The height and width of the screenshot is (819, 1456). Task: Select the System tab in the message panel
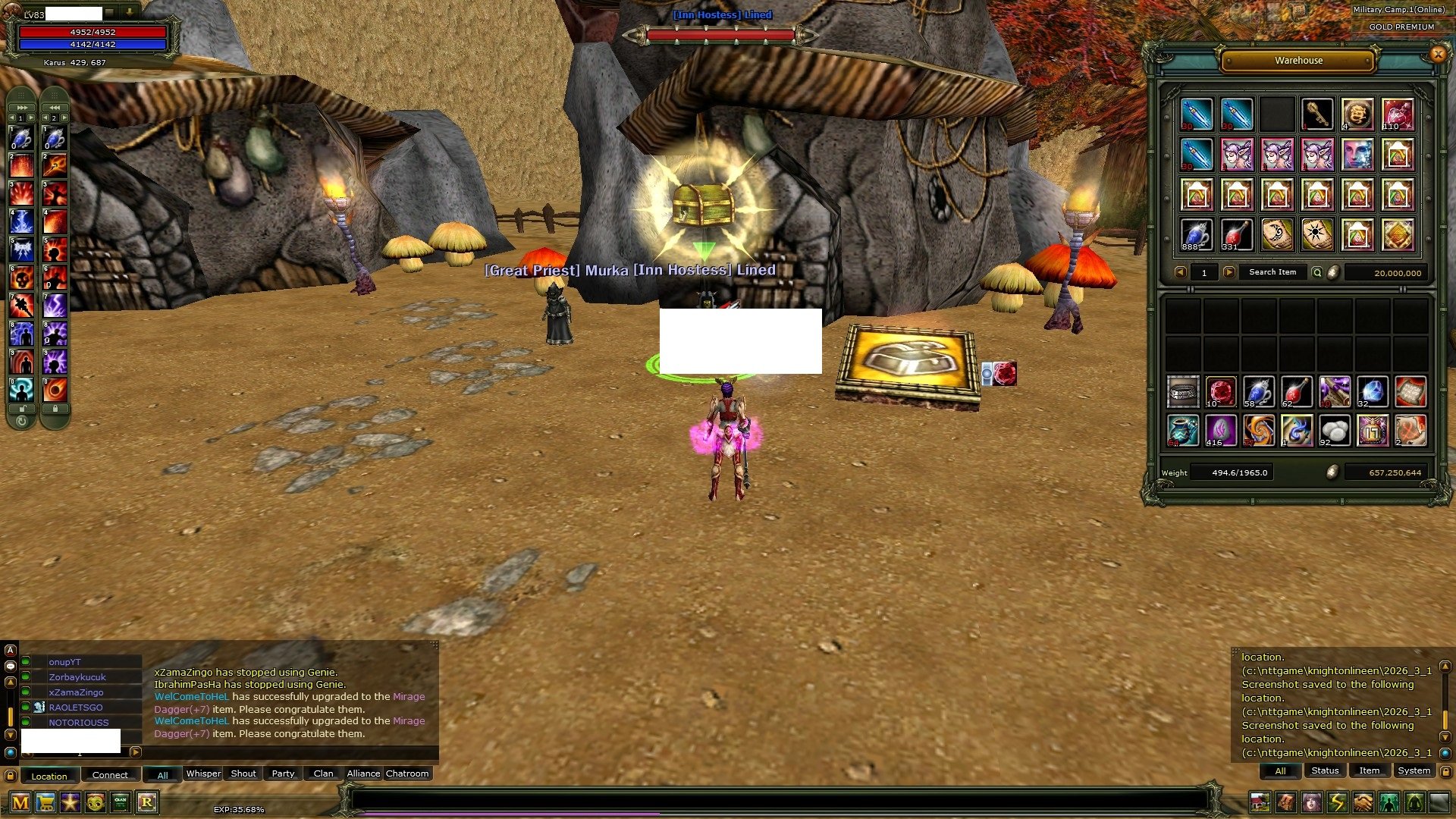[1414, 770]
